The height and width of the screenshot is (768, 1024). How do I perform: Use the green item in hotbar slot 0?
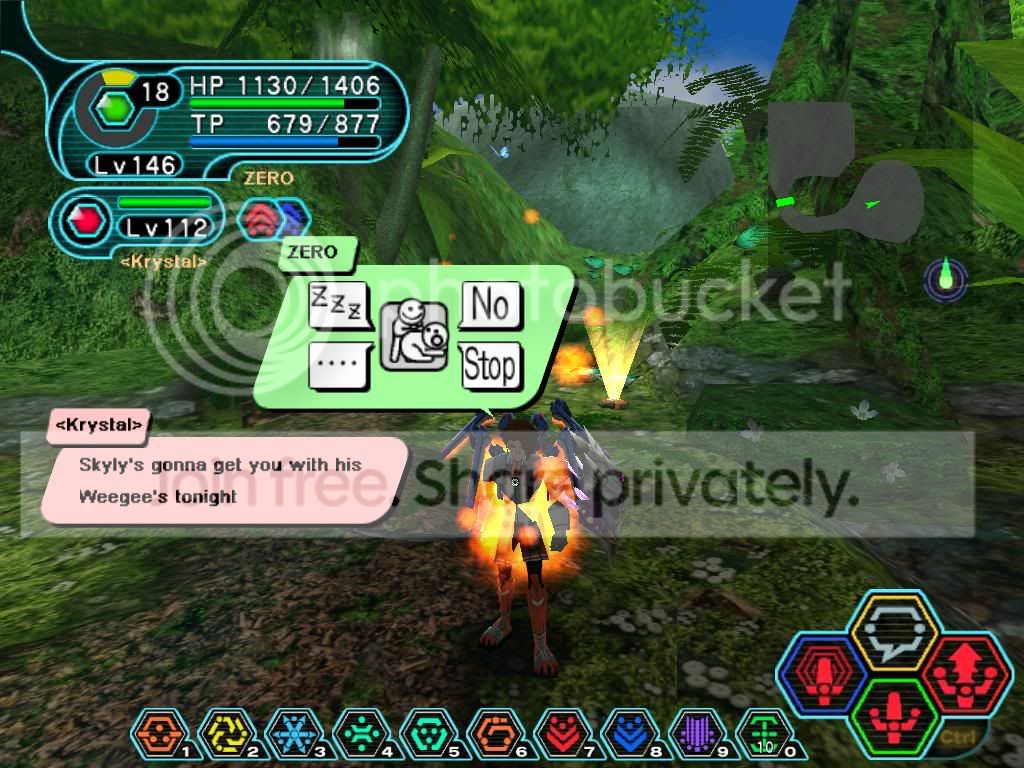pos(758,736)
